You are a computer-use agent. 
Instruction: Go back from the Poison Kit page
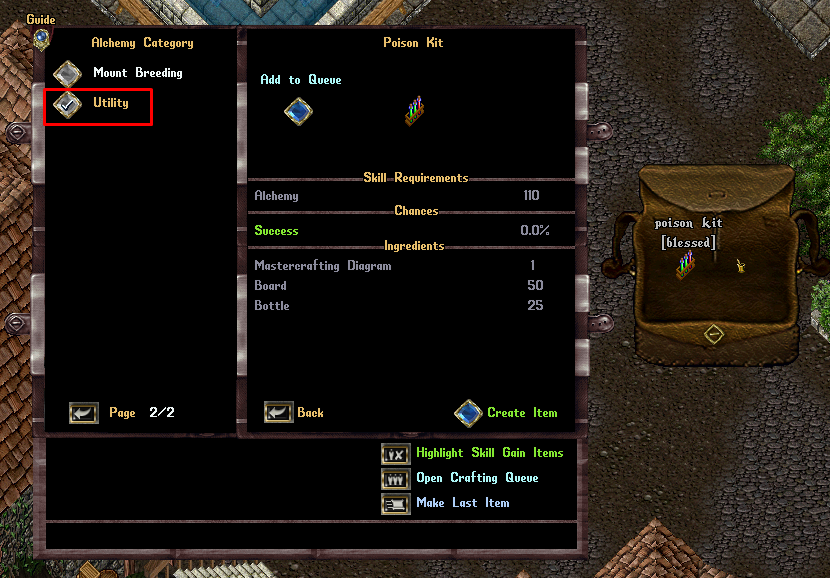coord(279,413)
